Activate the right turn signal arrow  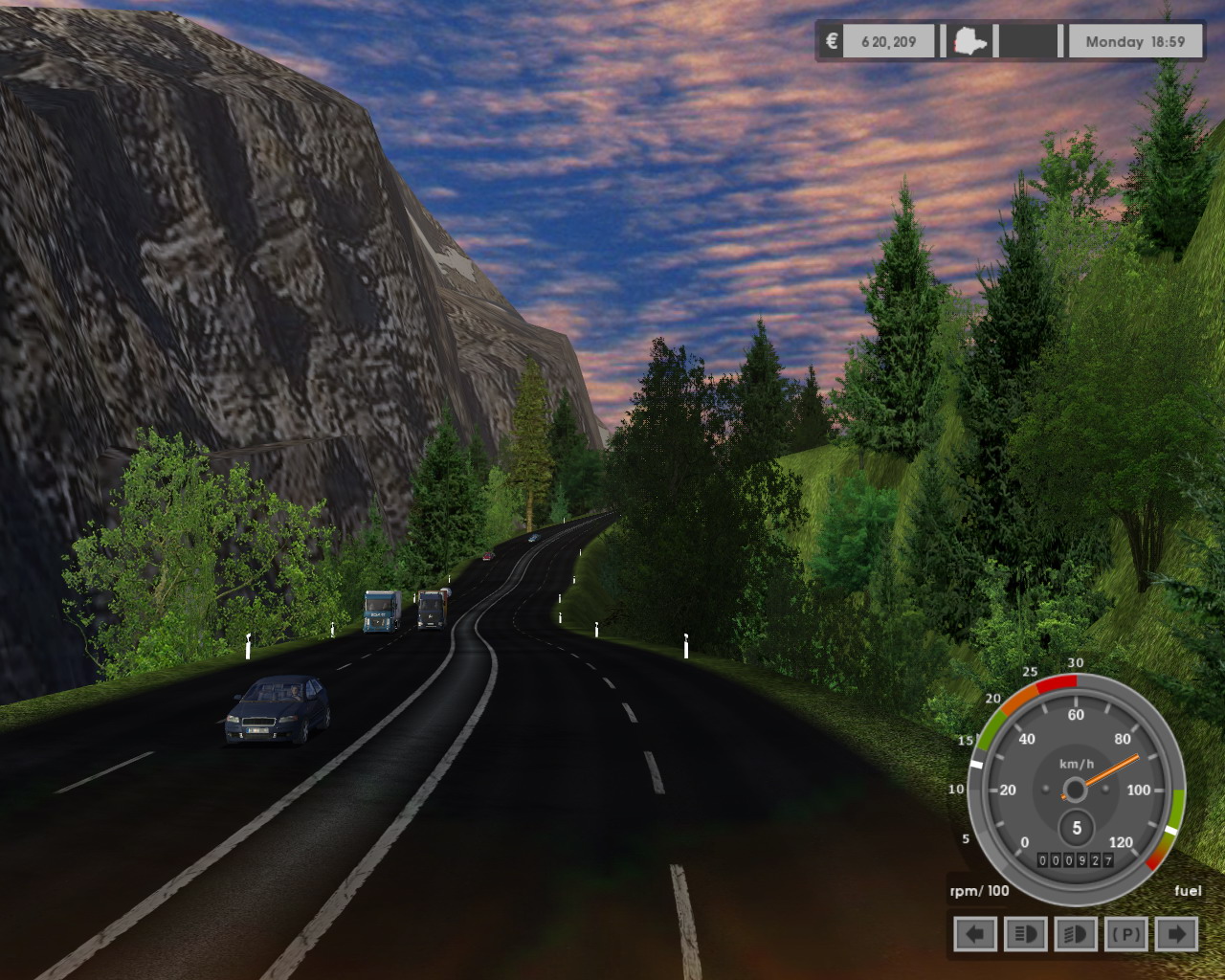click(1177, 934)
